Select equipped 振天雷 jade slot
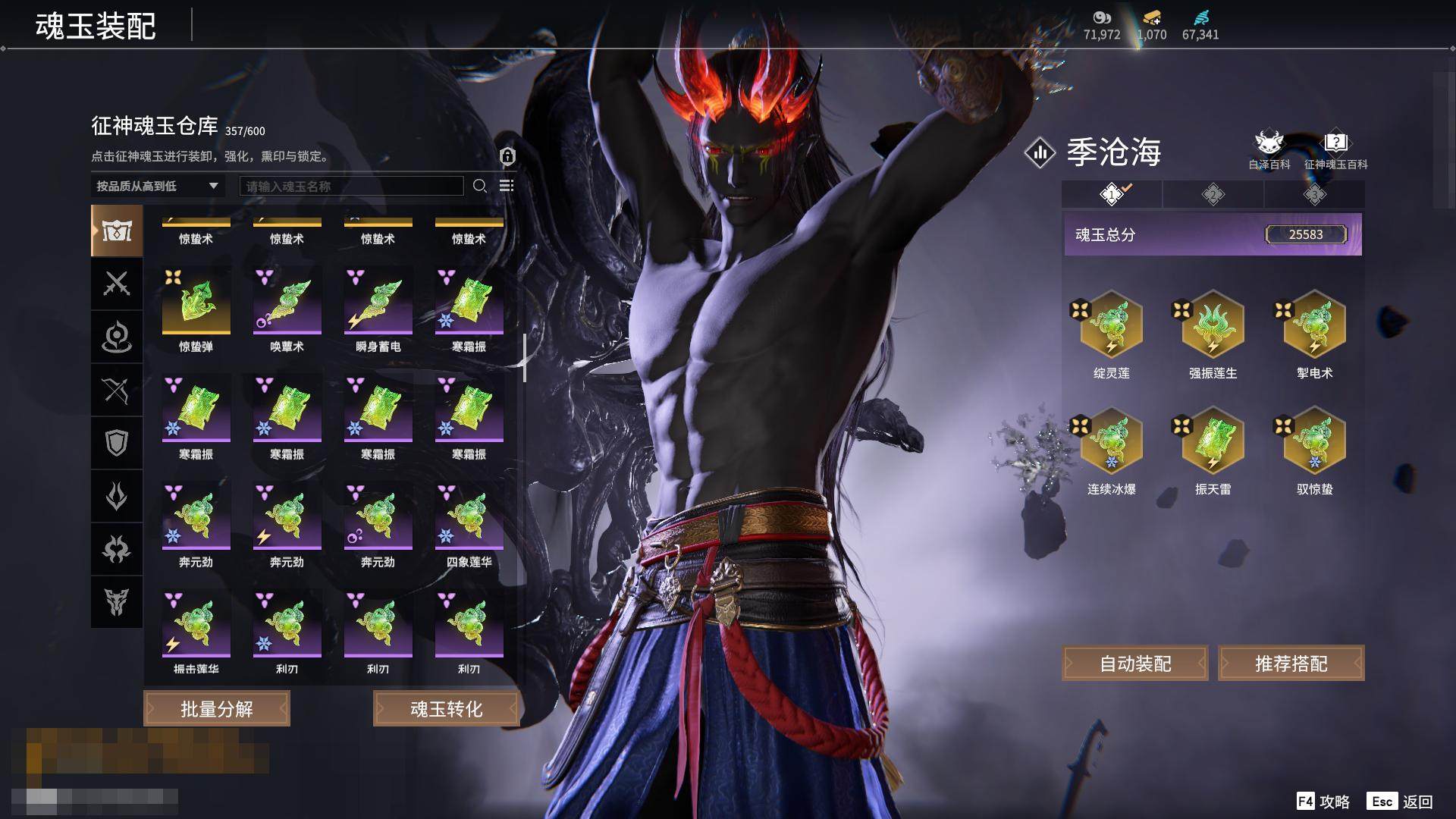Image resolution: width=1456 pixels, height=819 pixels. [1213, 442]
